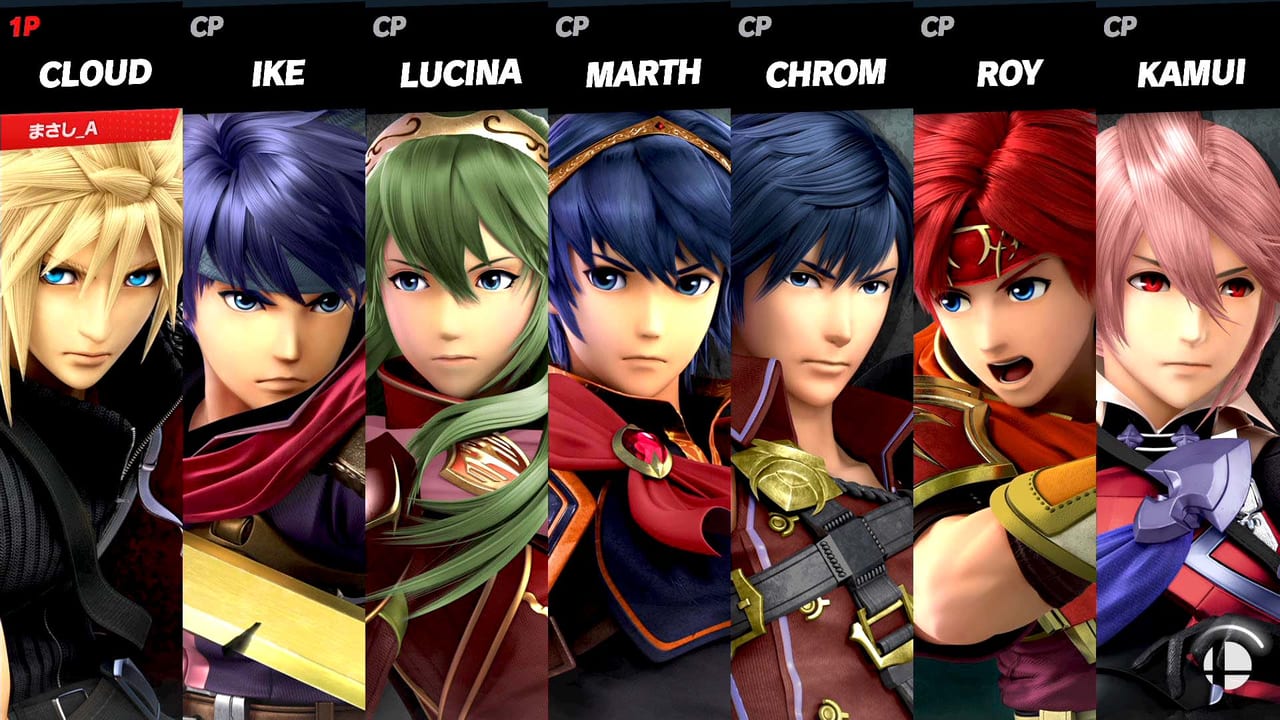
Task: Choose Ike's fighter panel
Action: coord(273,400)
